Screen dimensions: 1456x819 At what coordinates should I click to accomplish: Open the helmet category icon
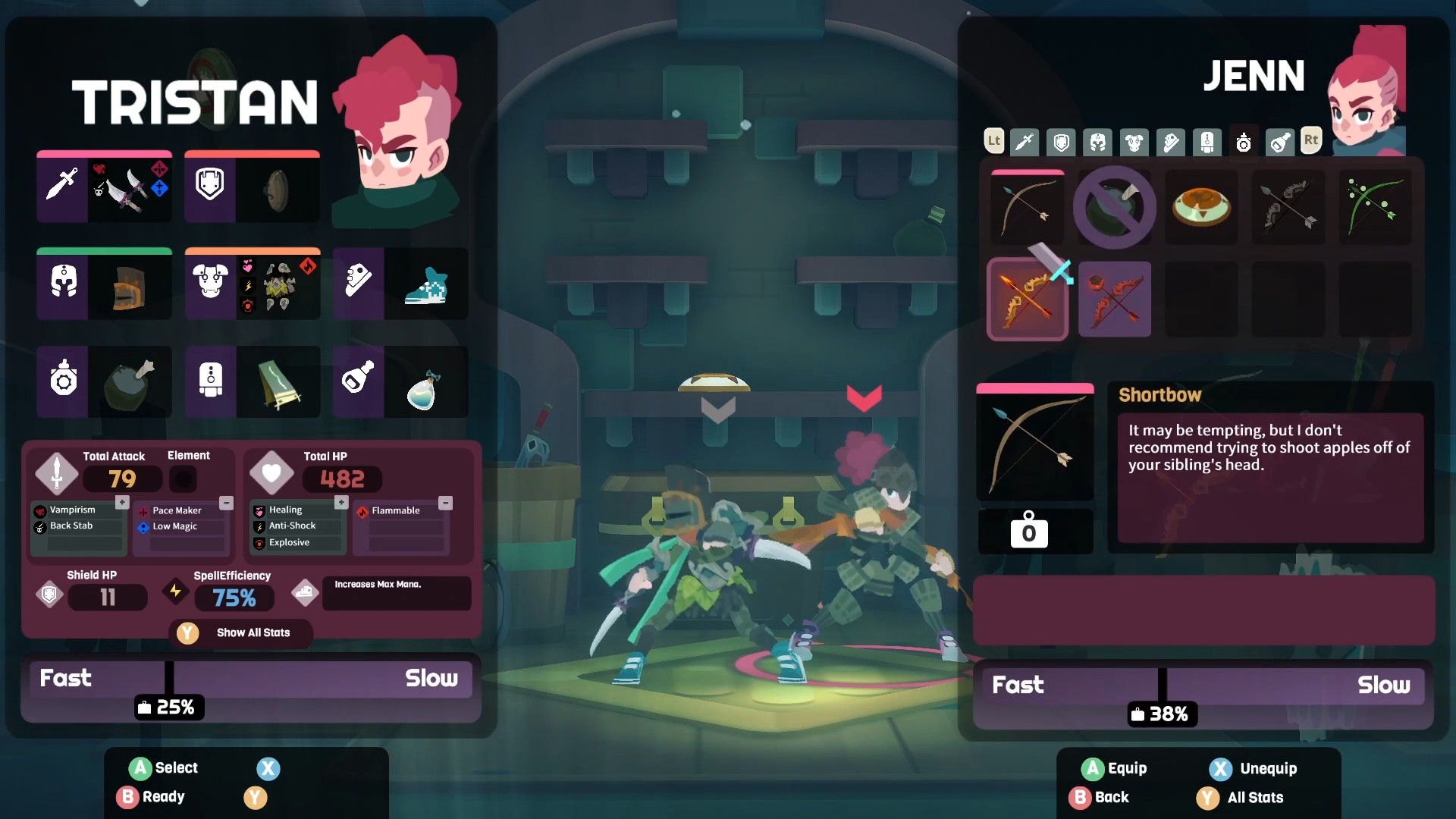pos(1097,142)
